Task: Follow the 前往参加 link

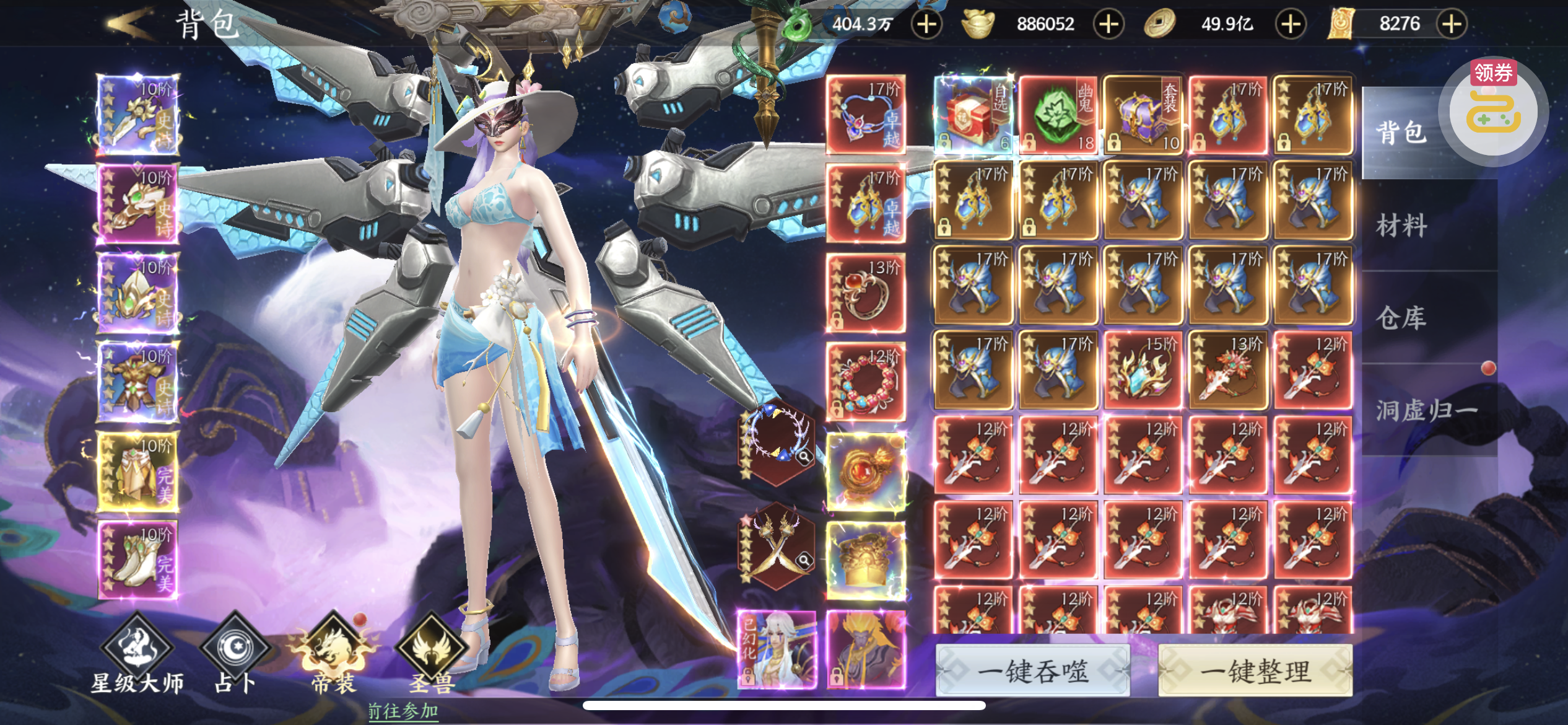Action: pyautogui.click(x=403, y=711)
